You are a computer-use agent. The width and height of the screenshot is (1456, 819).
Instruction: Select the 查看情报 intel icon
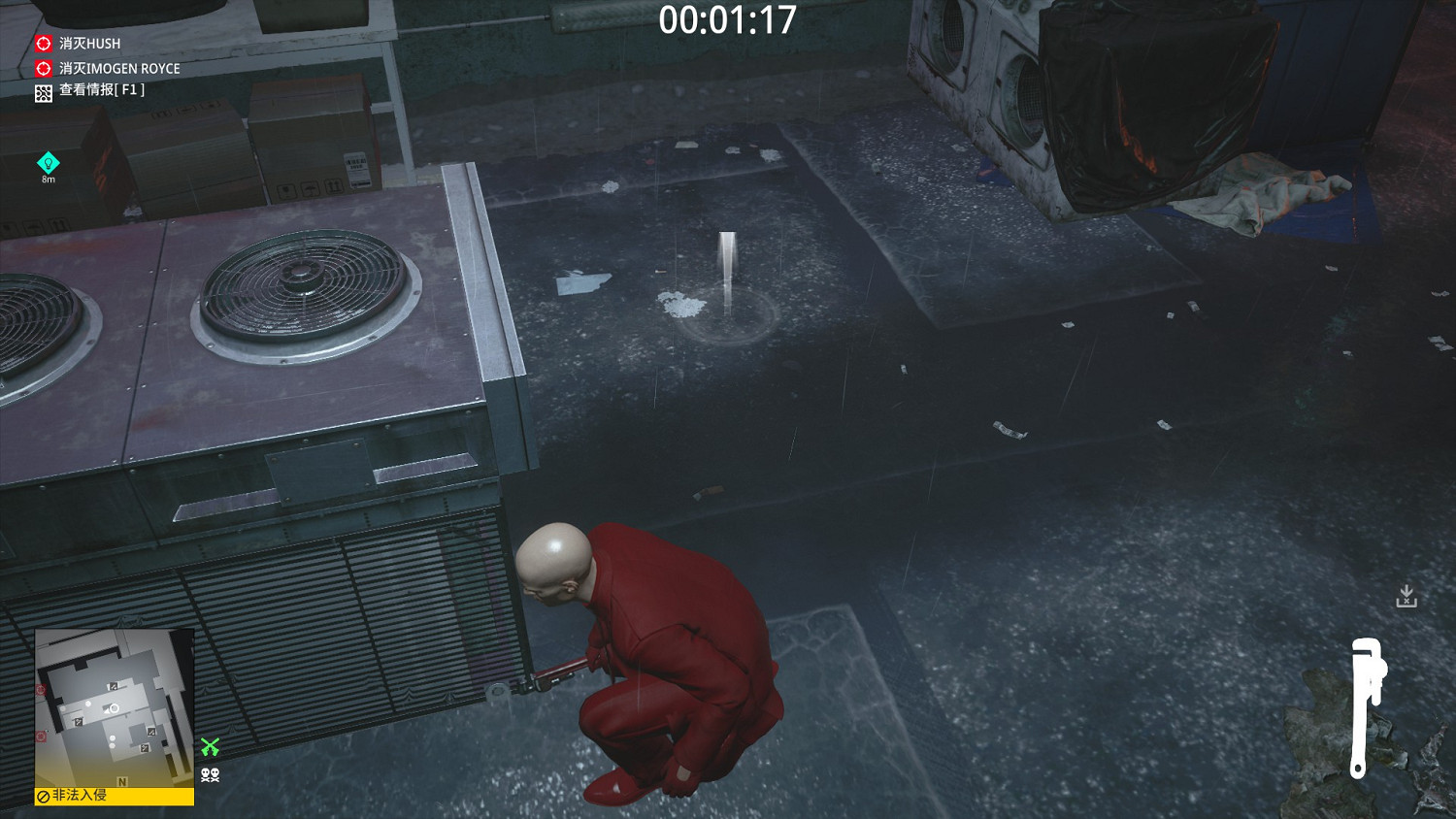click(x=43, y=93)
